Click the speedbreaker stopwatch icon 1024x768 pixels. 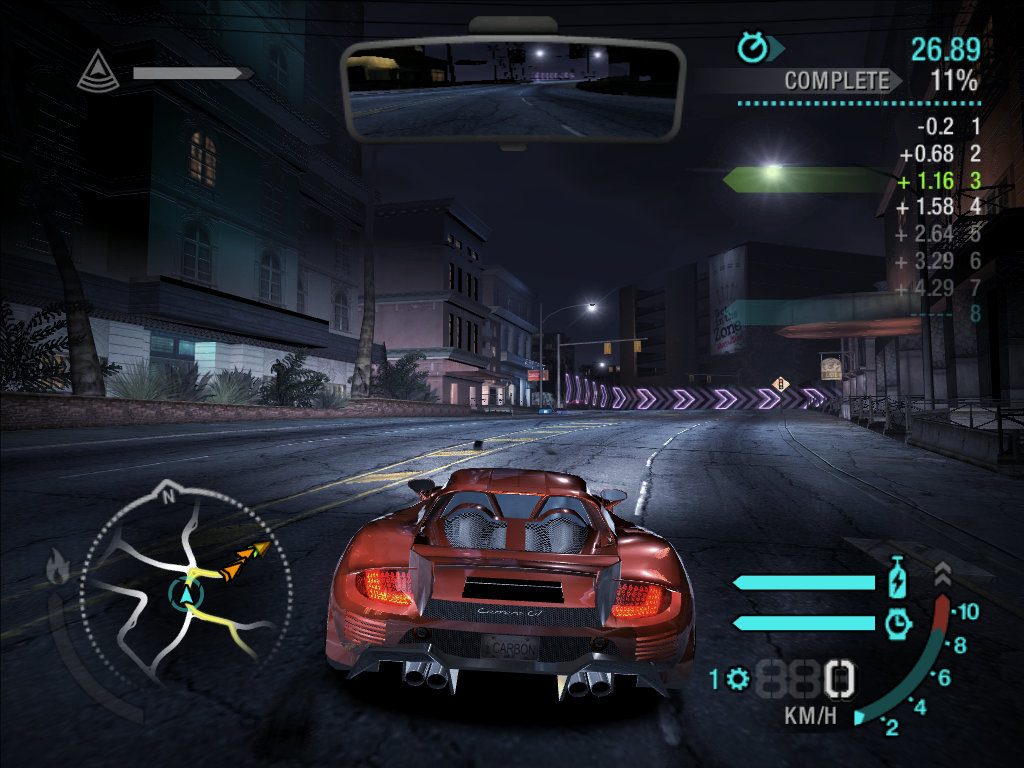click(x=897, y=623)
